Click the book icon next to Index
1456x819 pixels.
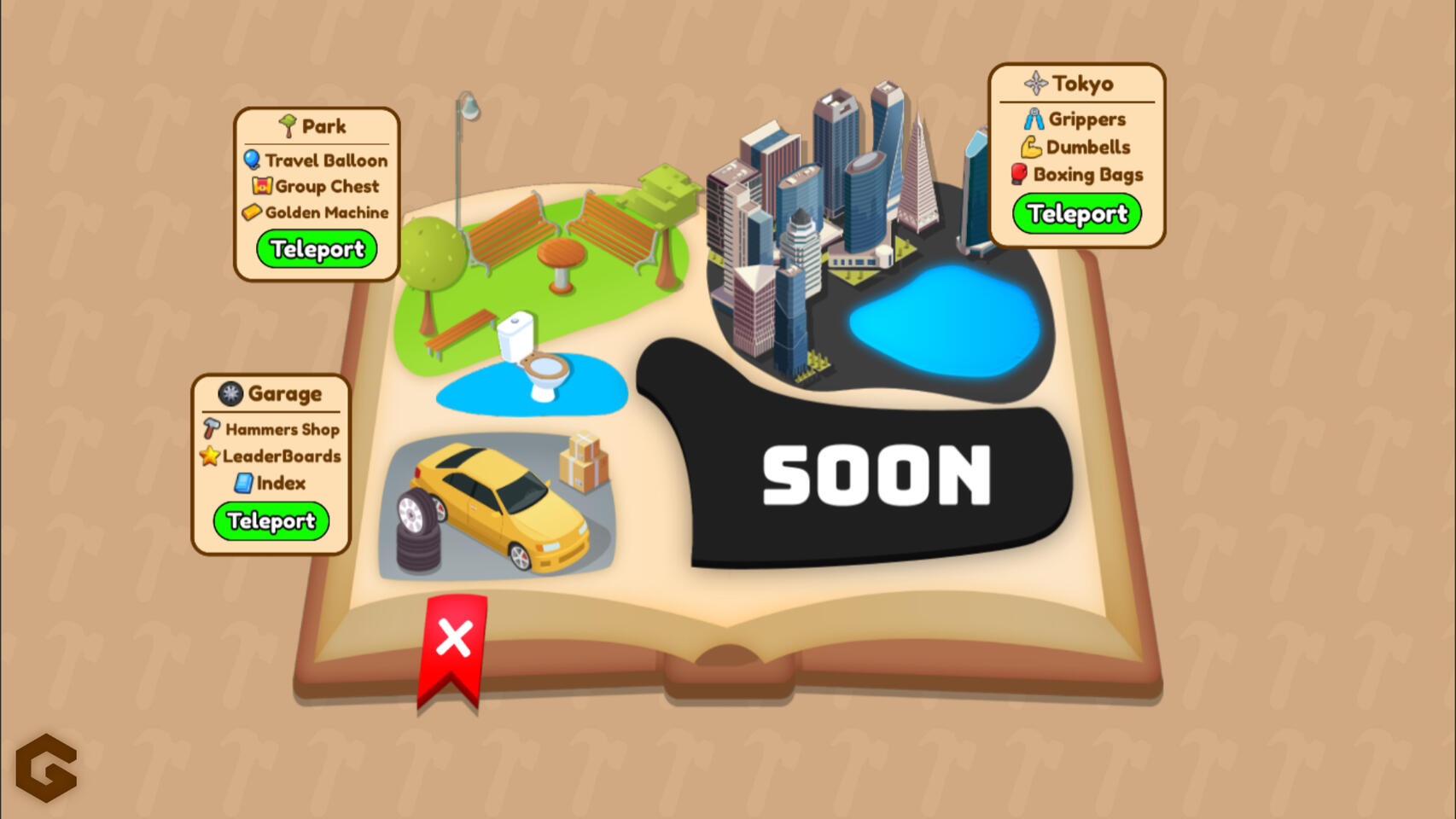(242, 484)
